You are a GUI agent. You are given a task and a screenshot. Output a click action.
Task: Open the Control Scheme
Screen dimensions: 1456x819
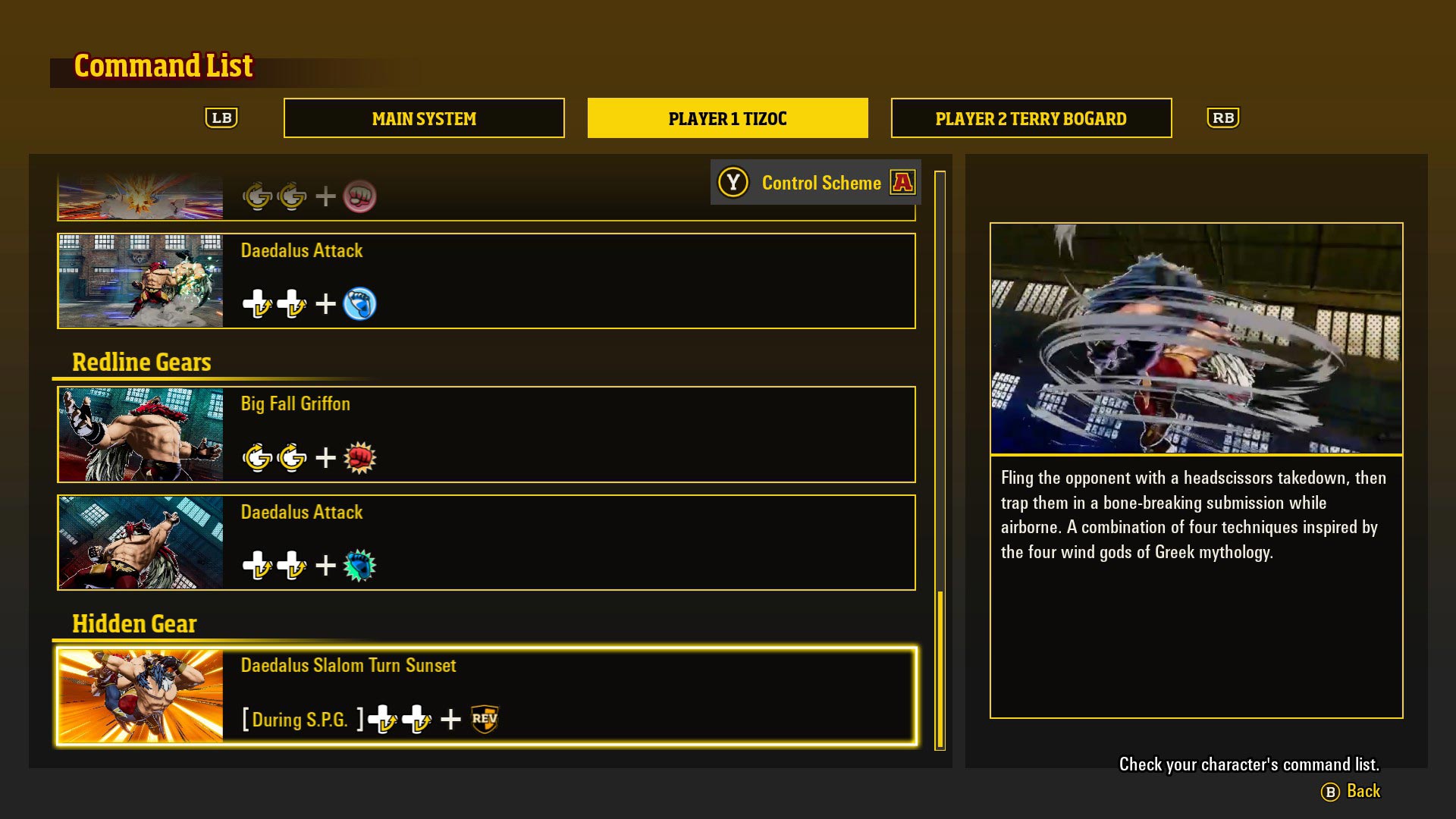pyautogui.click(x=821, y=182)
